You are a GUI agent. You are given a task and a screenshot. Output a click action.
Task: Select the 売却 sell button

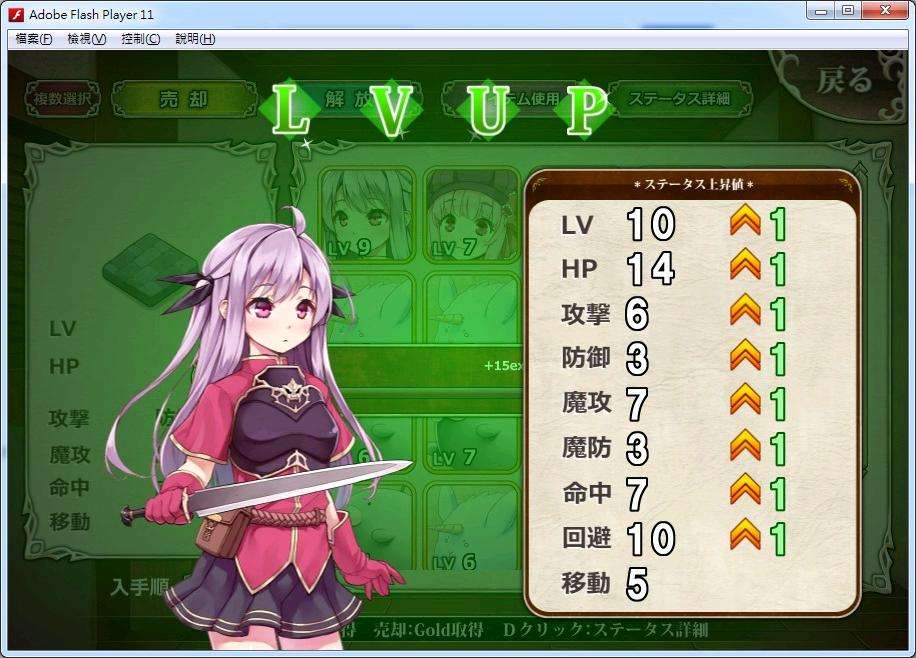pos(181,99)
